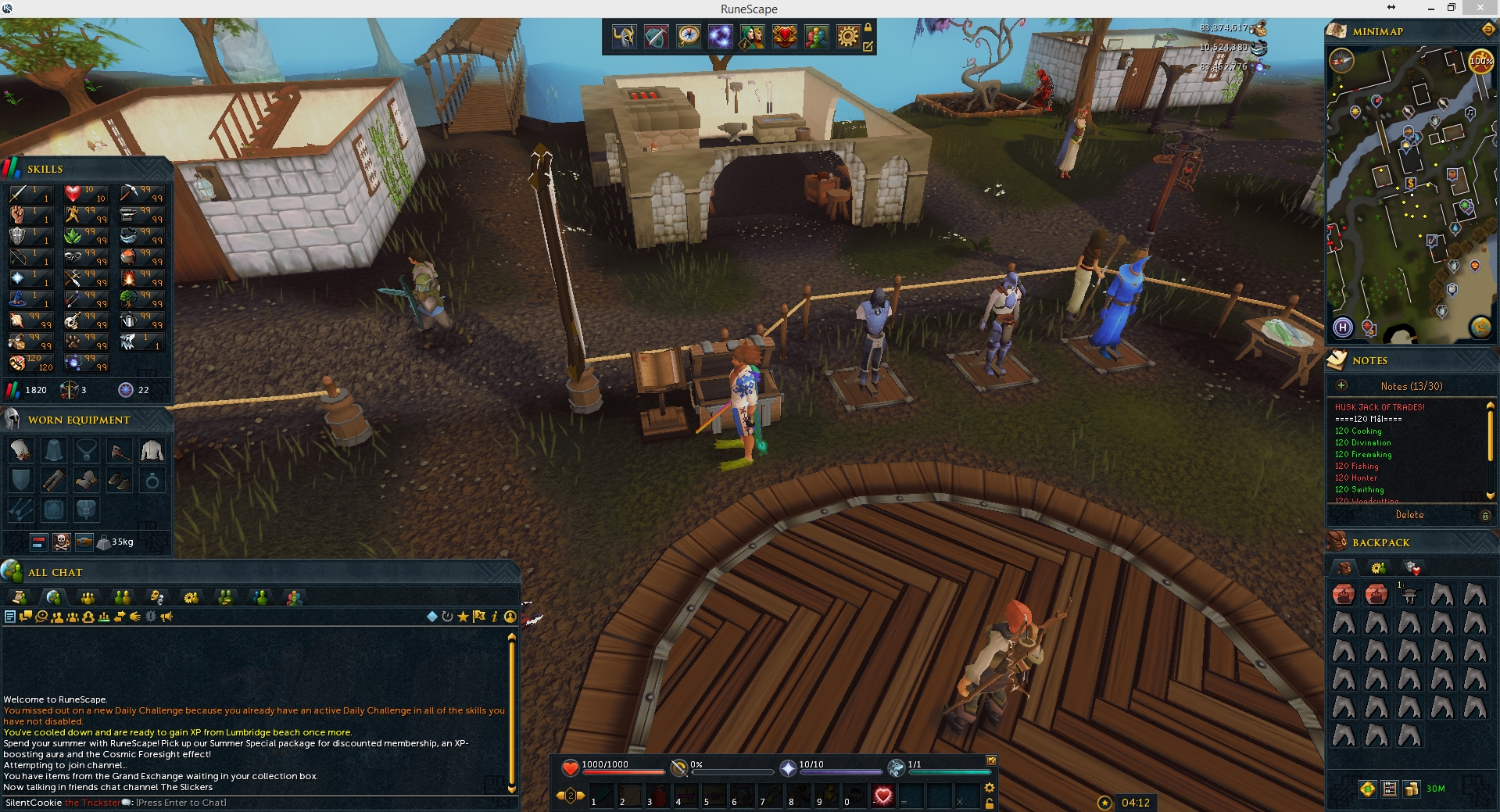The height and width of the screenshot is (812, 1500).
Task: Open emotes via the star icon in chat
Action: tap(463, 617)
